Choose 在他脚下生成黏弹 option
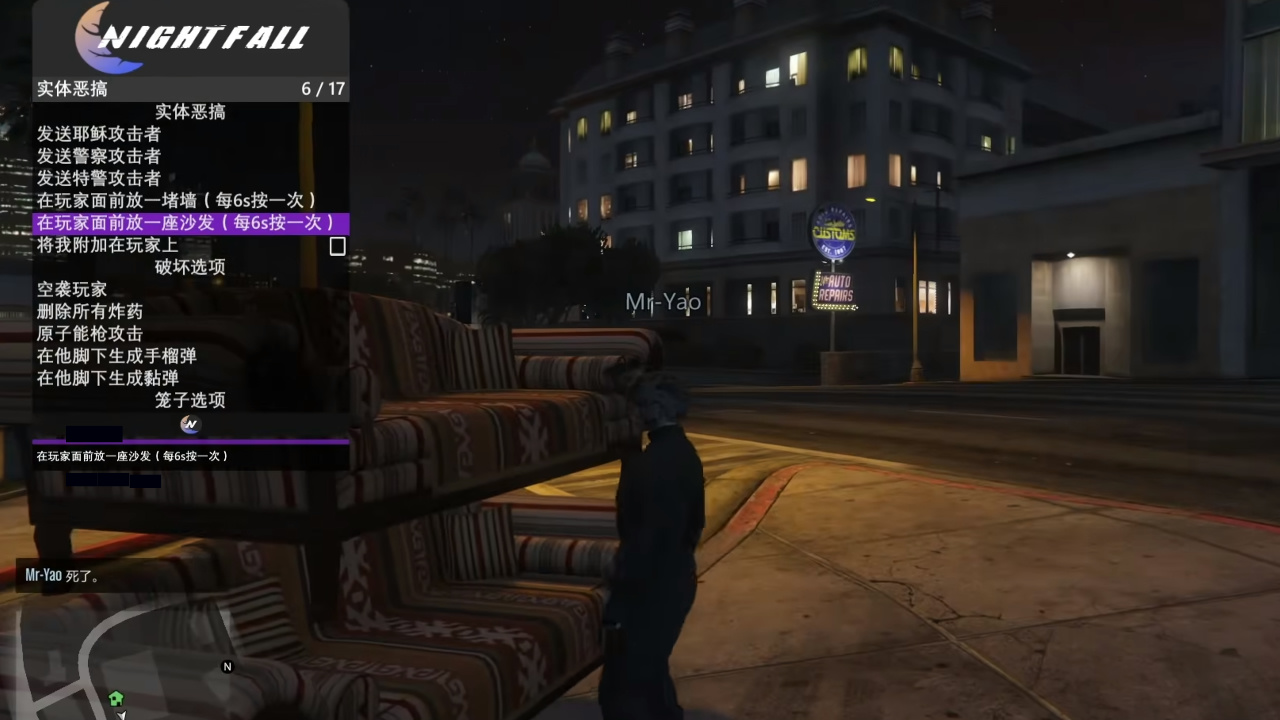 pos(108,378)
